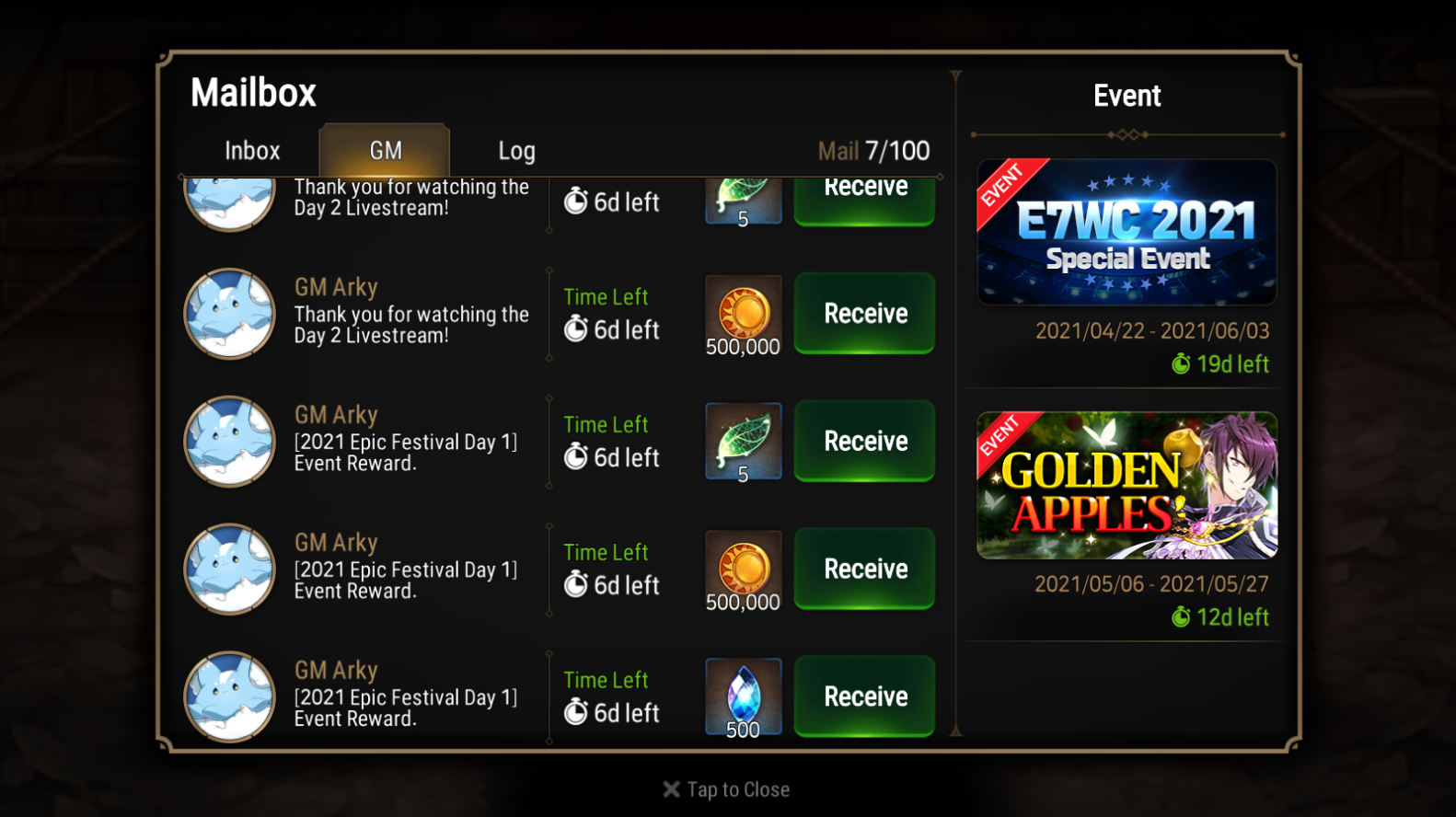Click the 5 leaf currency item icon
Viewport: 1456px width, 817px height.
(743, 442)
